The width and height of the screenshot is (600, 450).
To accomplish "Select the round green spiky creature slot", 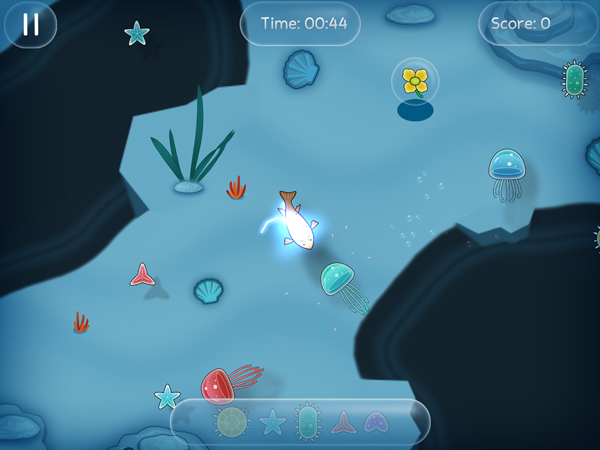I will pyautogui.click(x=231, y=421).
